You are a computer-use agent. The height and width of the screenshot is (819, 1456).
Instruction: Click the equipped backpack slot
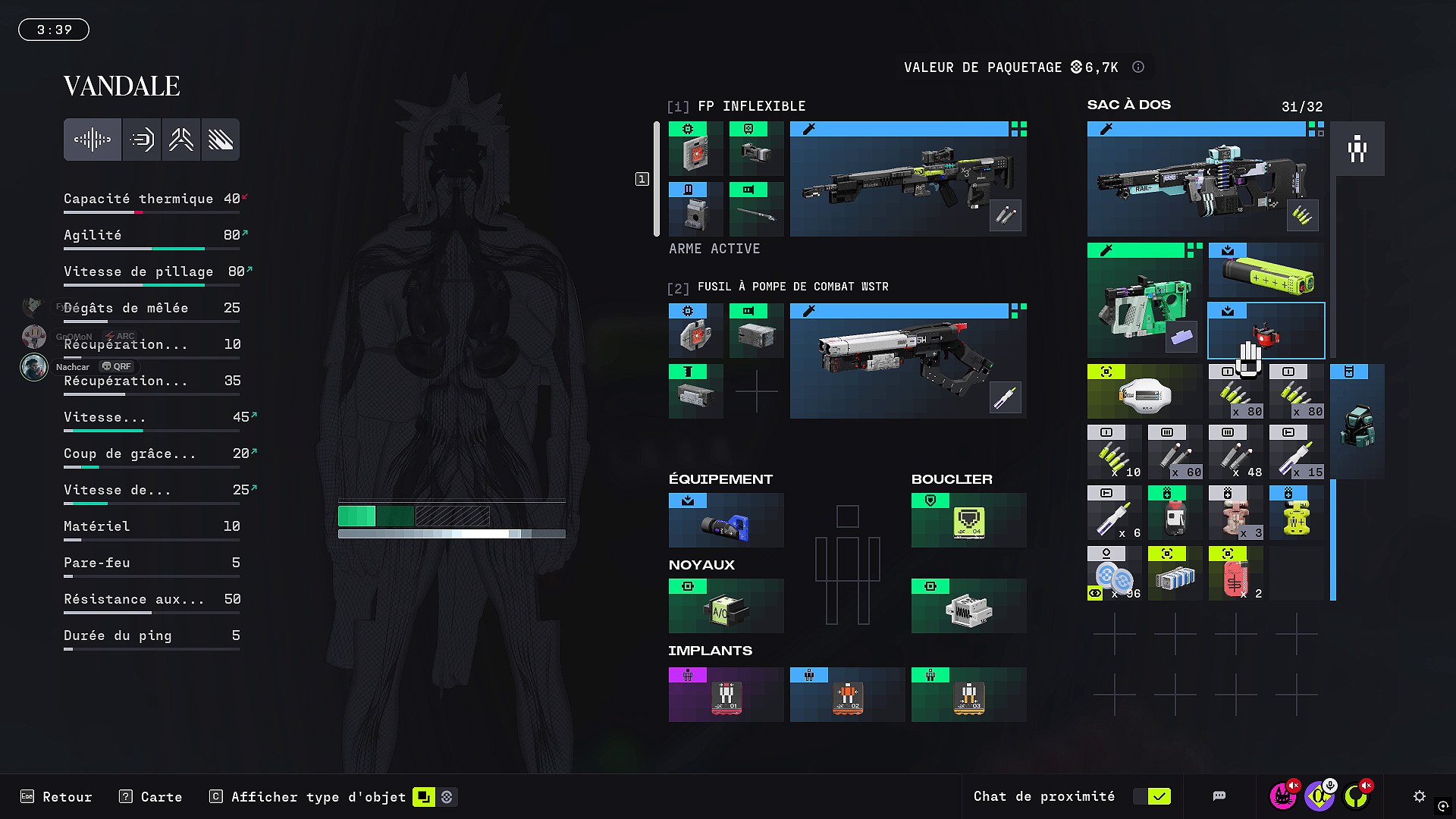pos(1357,422)
